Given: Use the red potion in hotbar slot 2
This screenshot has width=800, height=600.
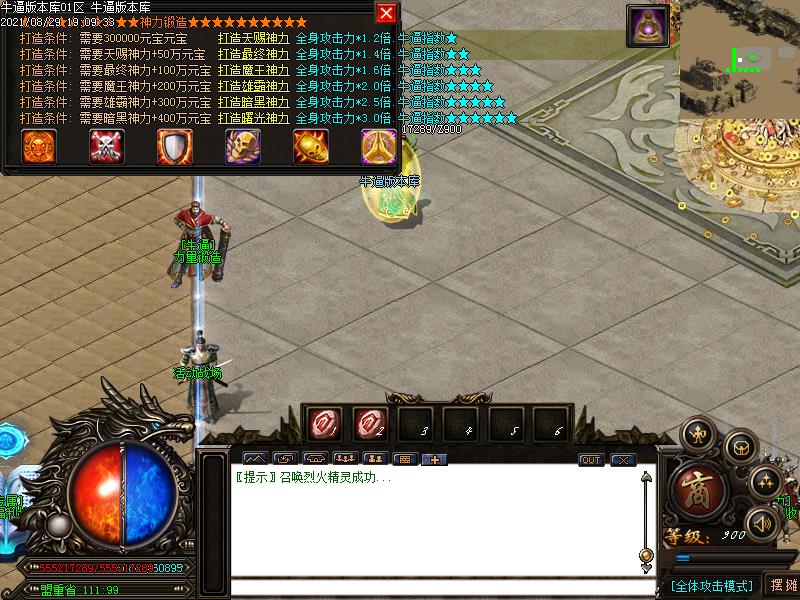Looking at the screenshot, I should 369,424.
